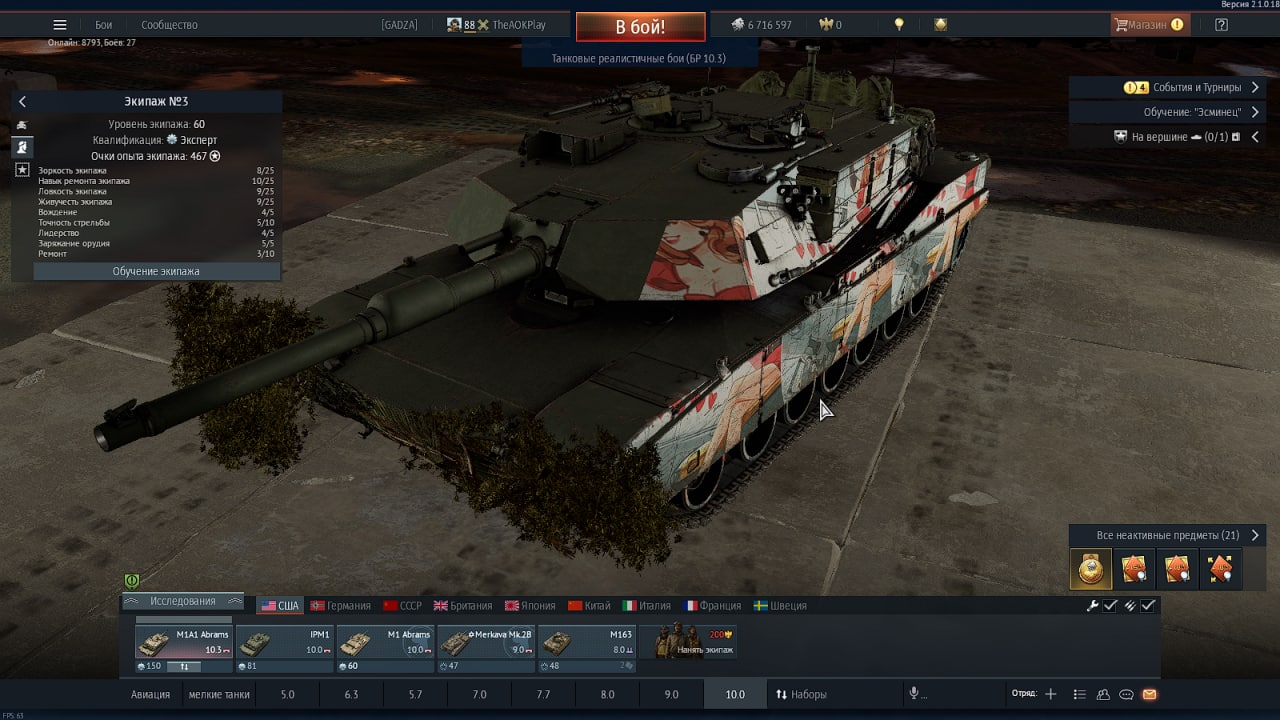The height and width of the screenshot is (720, 1280).
Task: Open the Исследования research panel
Action: (182, 601)
